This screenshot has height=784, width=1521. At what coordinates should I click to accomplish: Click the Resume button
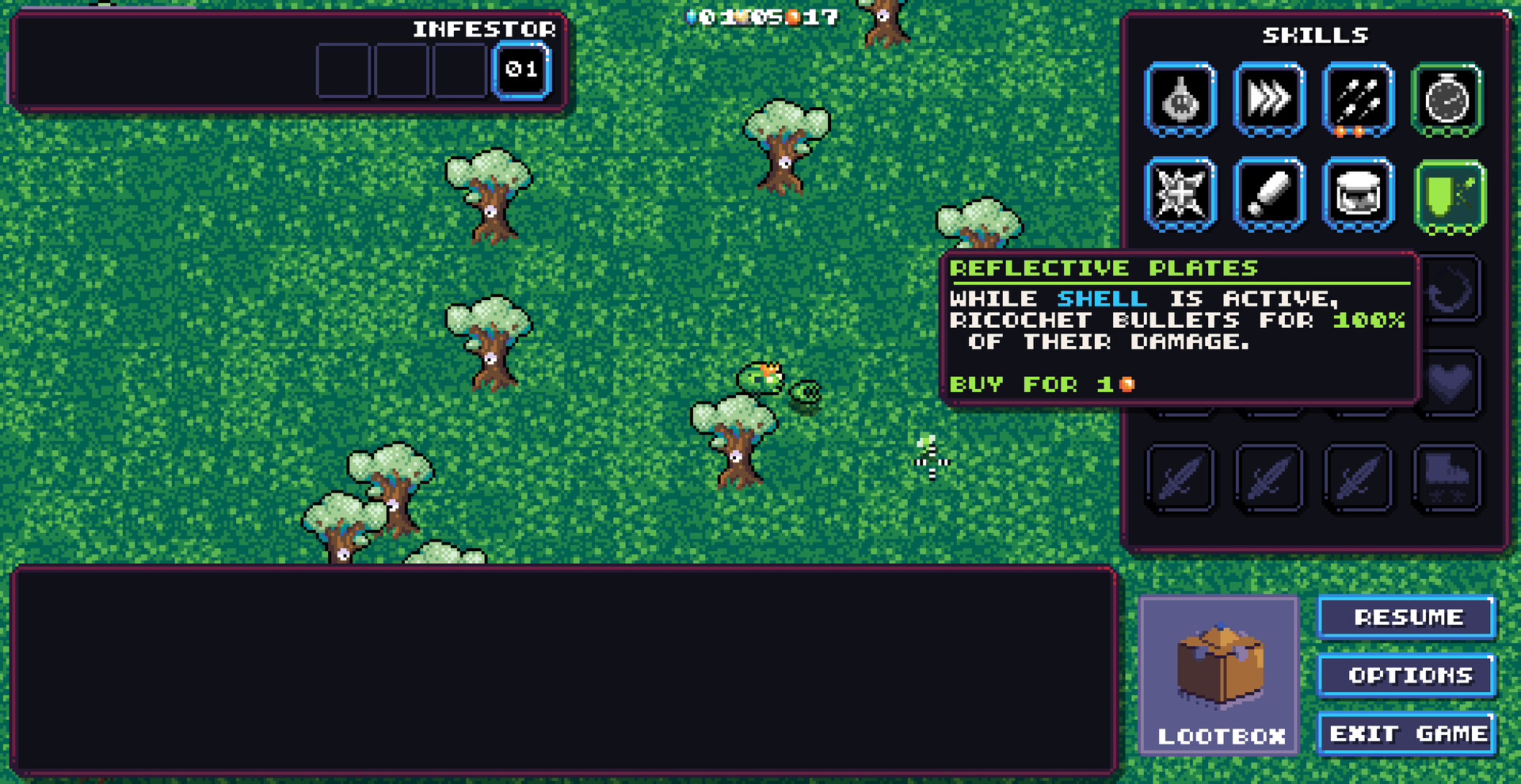point(1407,618)
